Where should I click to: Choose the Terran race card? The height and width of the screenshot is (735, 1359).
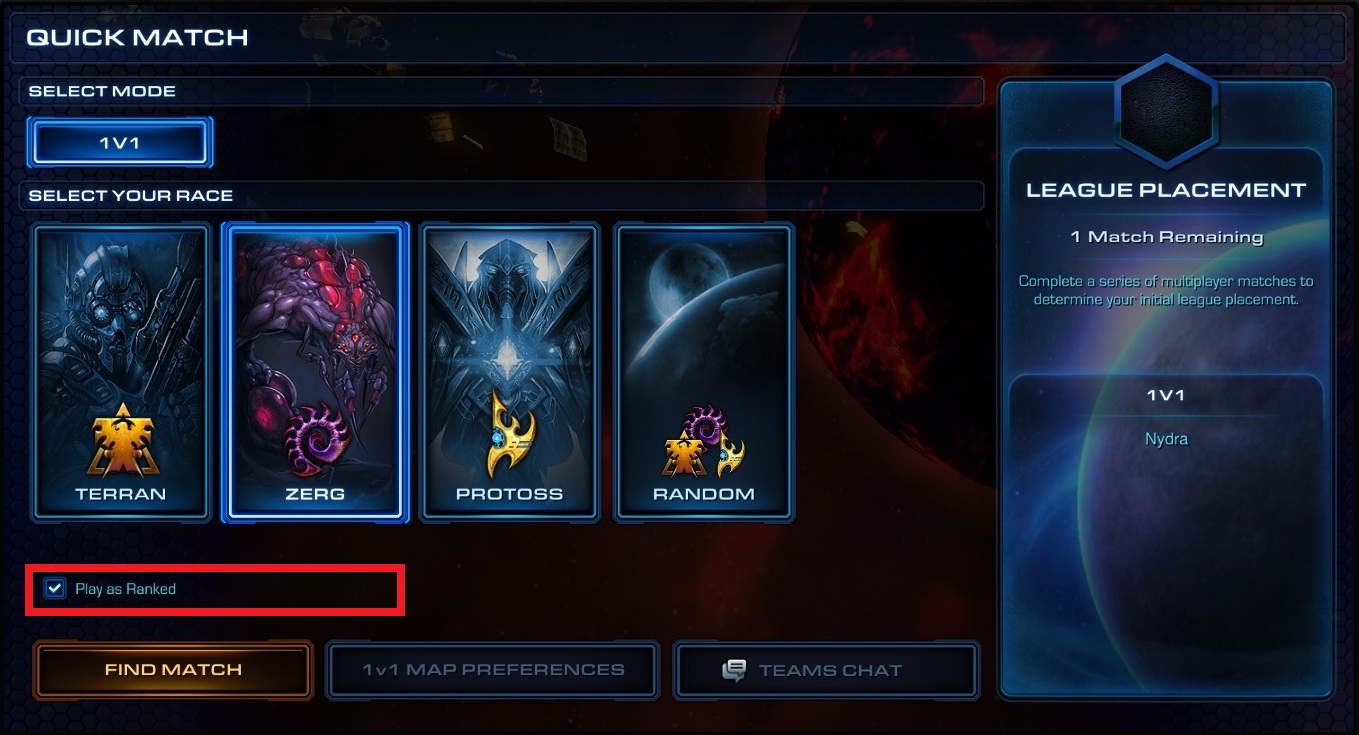click(120, 372)
